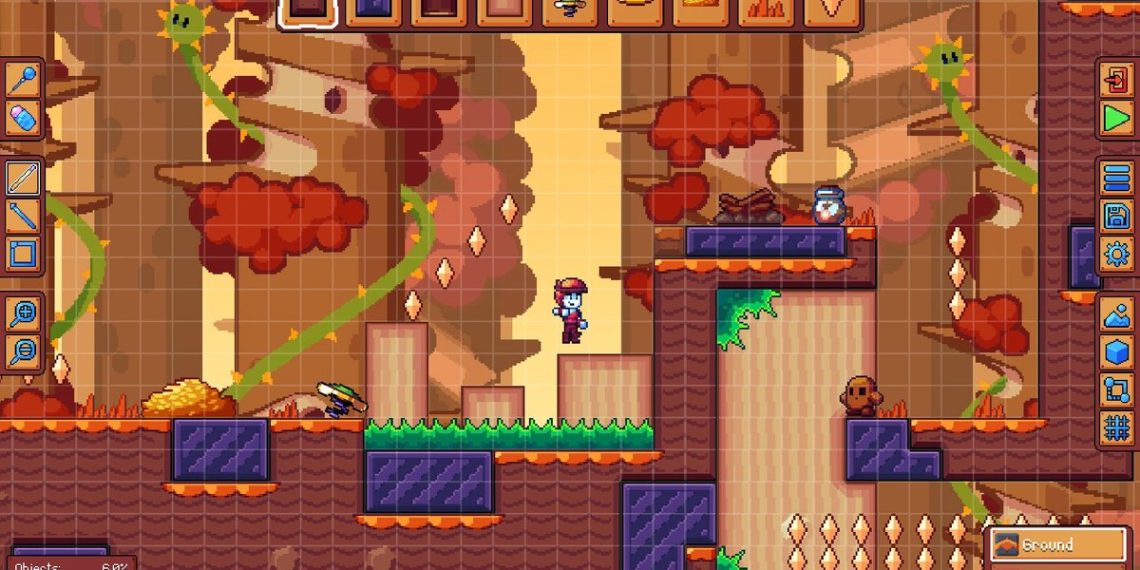This screenshot has width=1140, height=570.
Task: Choose the orange spikes palette tile
Action: click(x=764, y=10)
